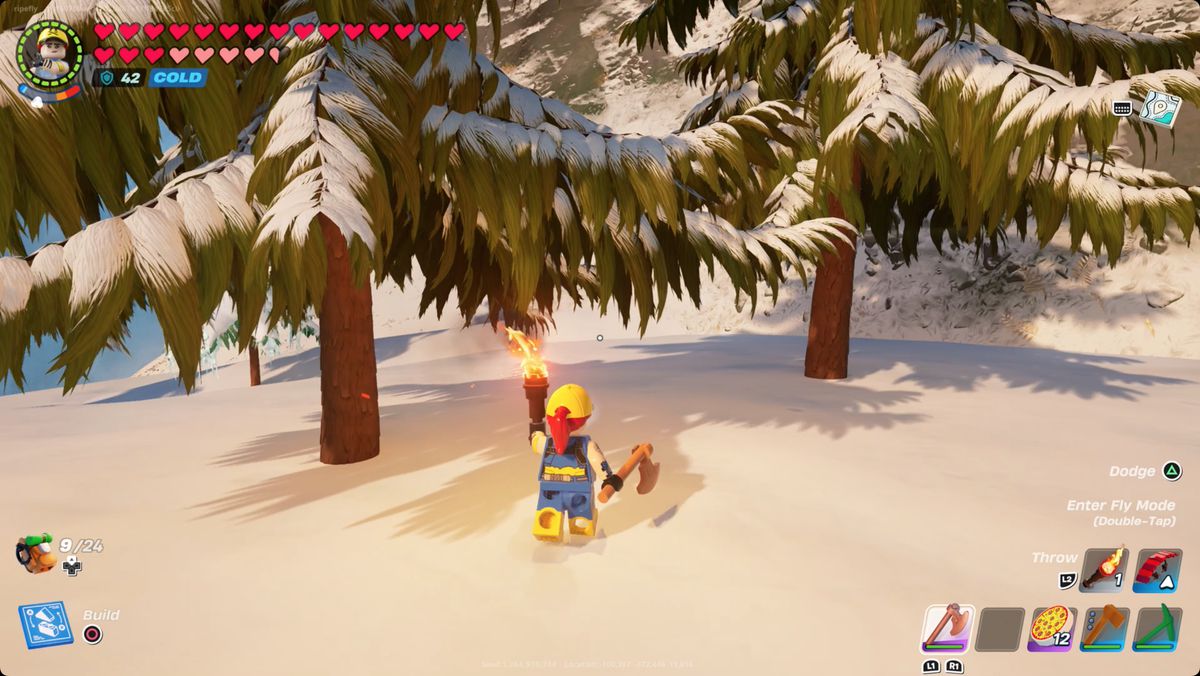The height and width of the screenshot is (676, 1200).
Task: Choose the orange hammer hotbar slot
Action: [x=1104, y=628]
